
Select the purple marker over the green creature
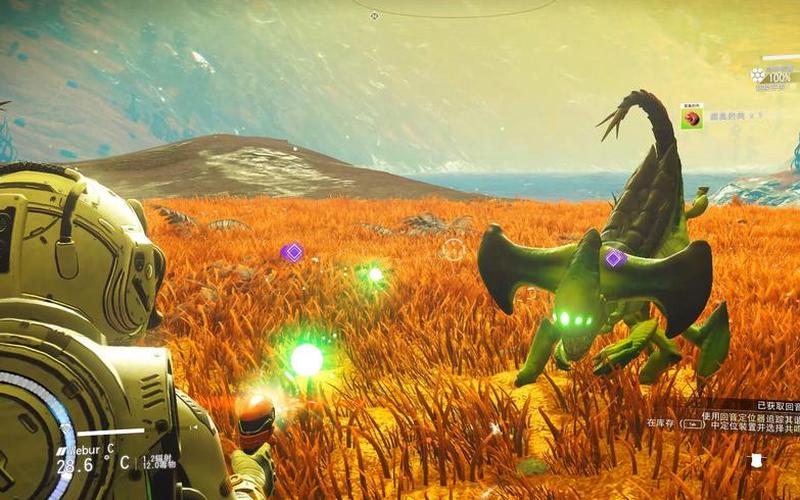pos(615,258)
